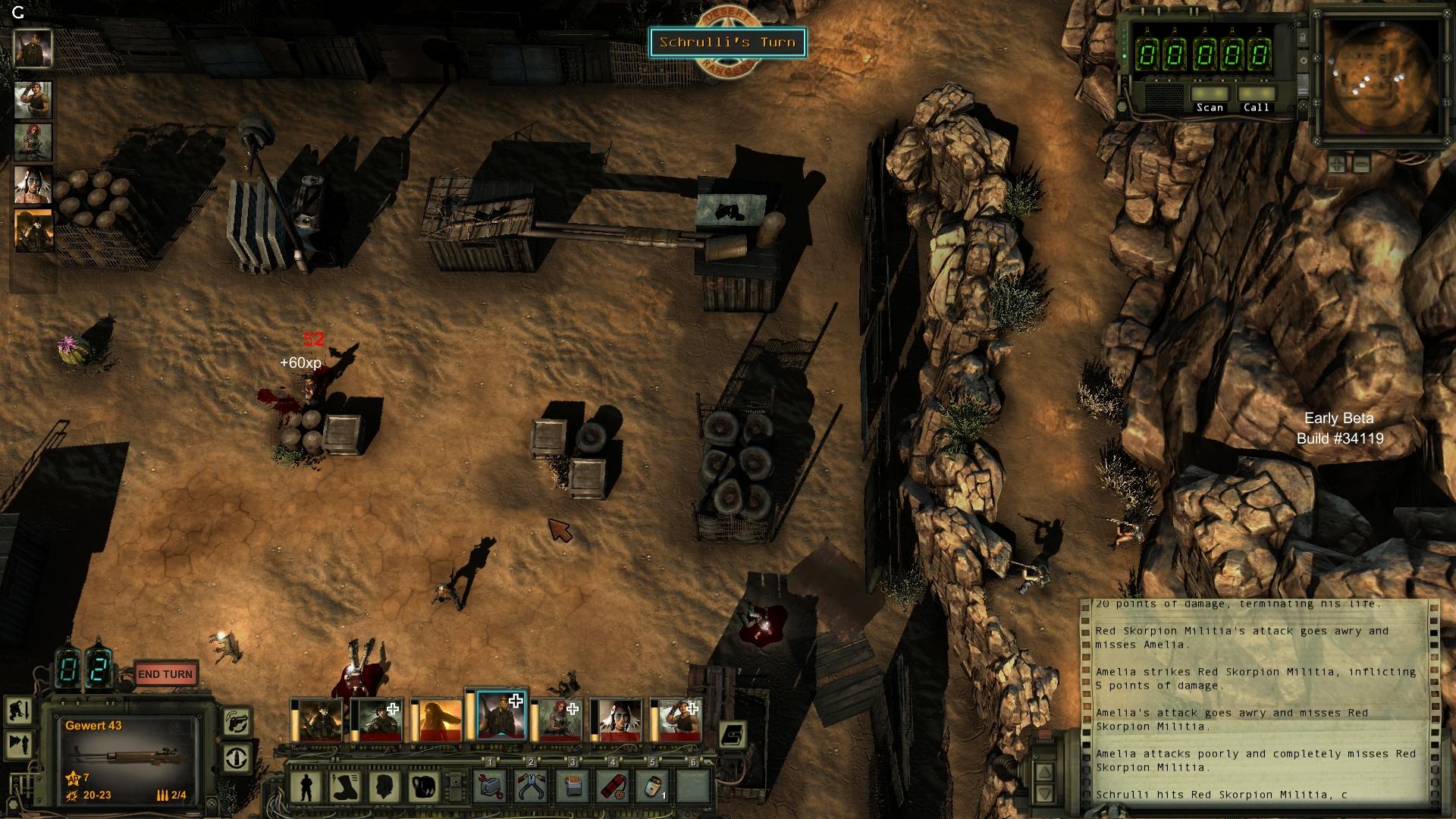Zoom out the minimap with minus button
This screenshot has height=819, width=1456.
pos(1361,163)
